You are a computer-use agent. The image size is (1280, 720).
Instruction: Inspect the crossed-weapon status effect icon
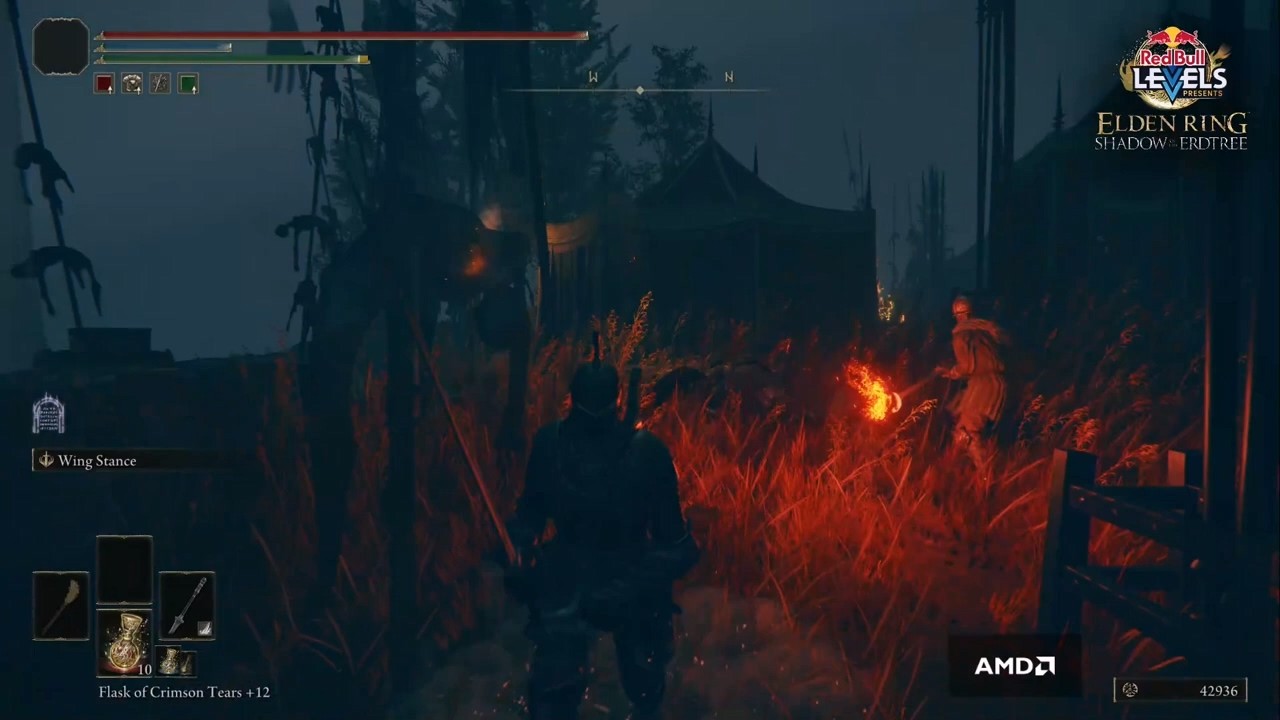click(x=160, y=84)
